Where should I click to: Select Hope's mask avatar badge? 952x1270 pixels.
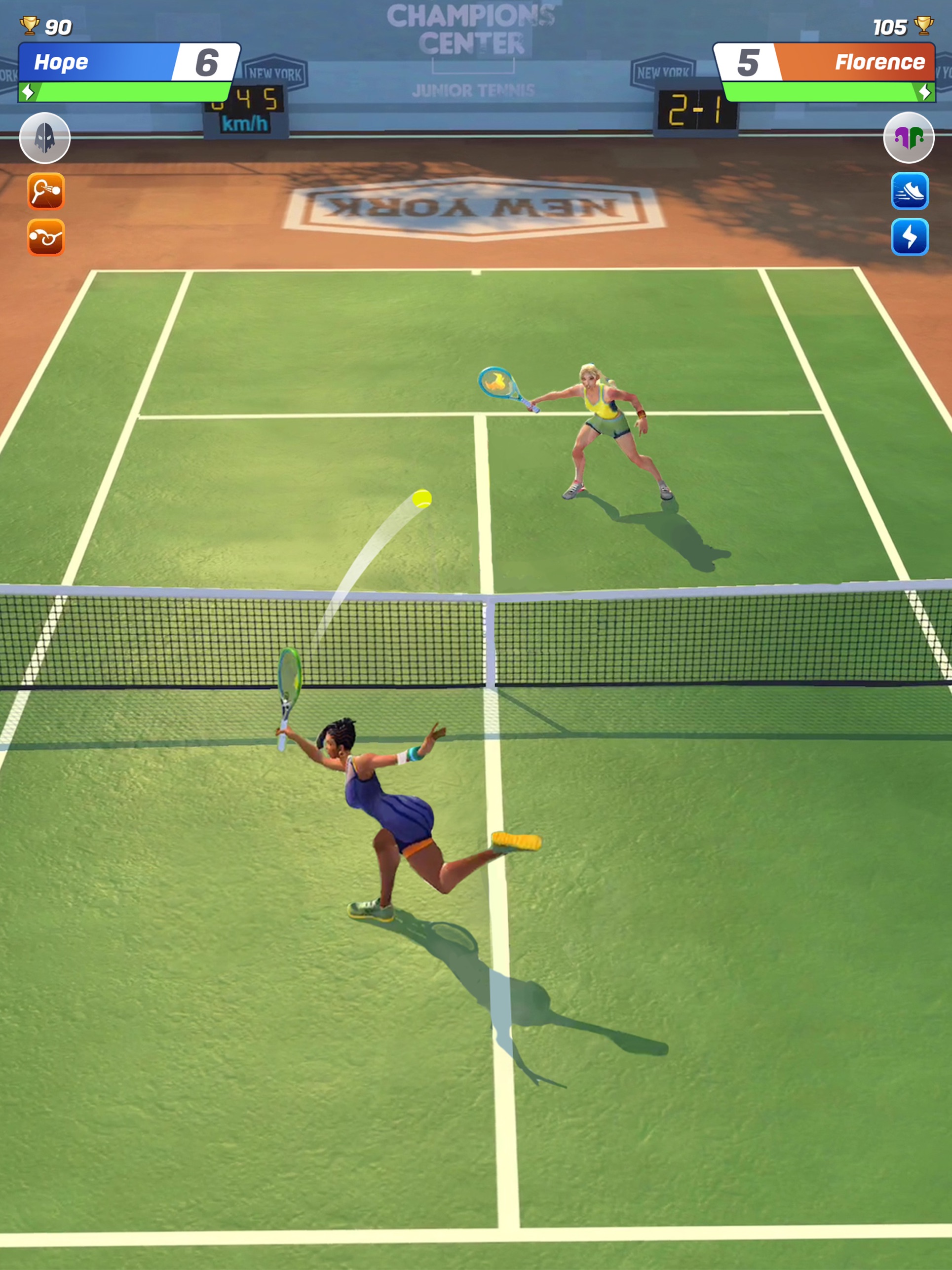(46, 138)
